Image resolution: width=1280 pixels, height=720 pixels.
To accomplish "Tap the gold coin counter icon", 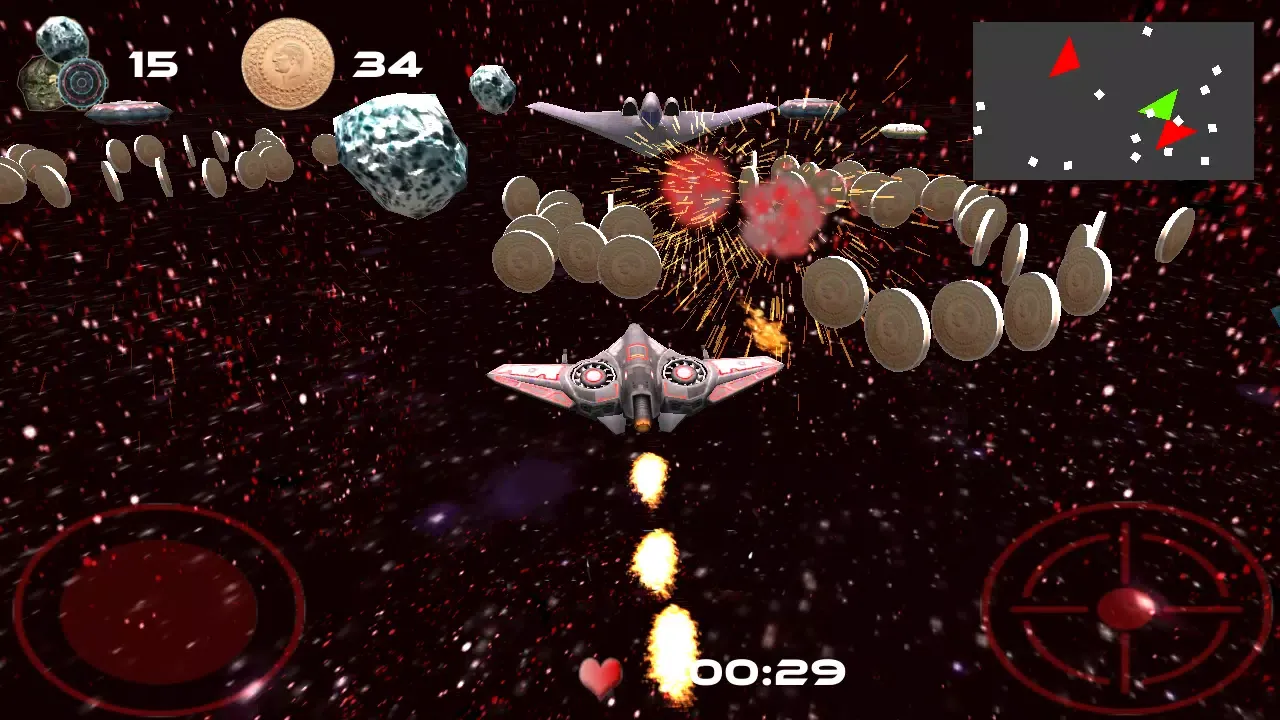I will [288, 64].
